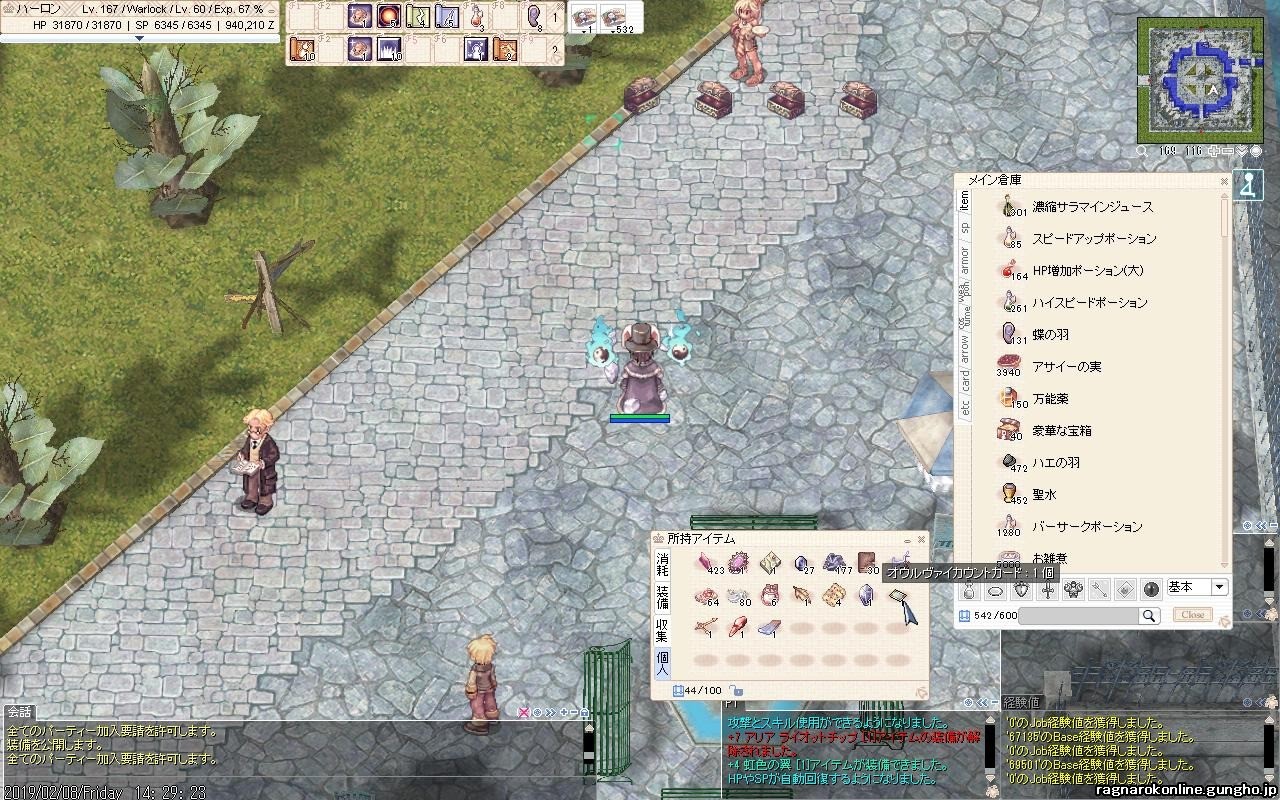
Task: Open the 装備 equipment tab in inventory
Action: tap(662, 598)
